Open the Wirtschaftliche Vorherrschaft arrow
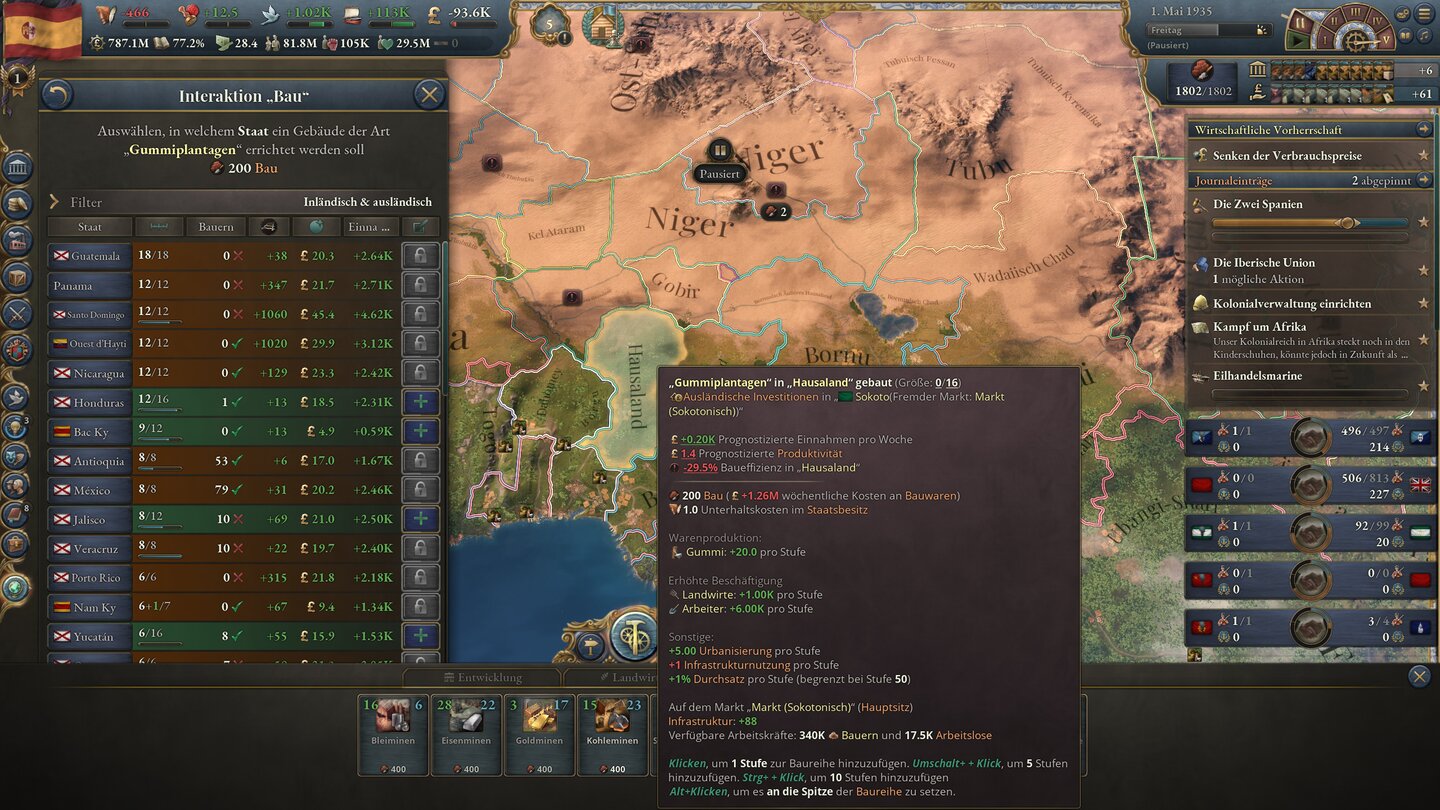 [1423, 130]
